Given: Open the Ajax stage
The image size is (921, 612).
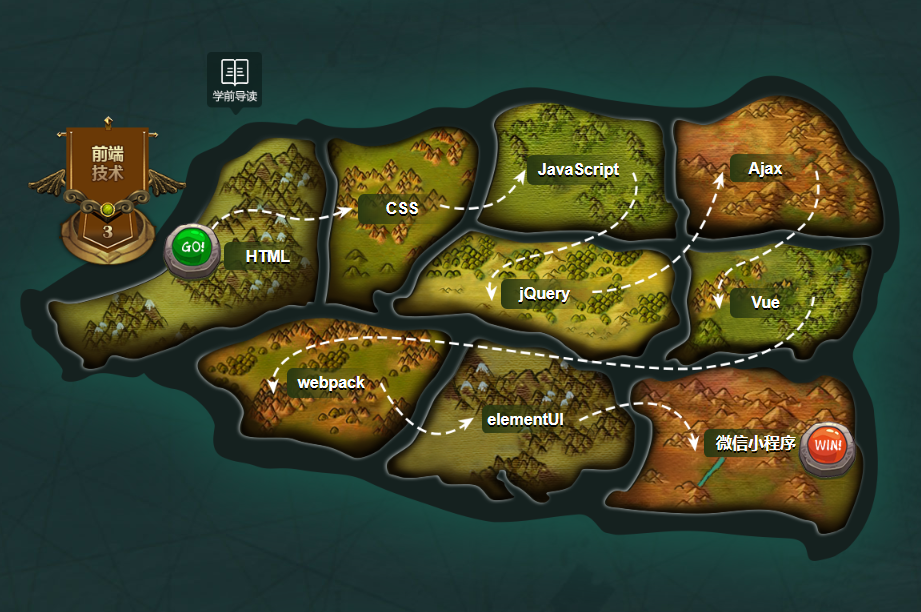Looking at the screenshot, I should pos(765,169).
